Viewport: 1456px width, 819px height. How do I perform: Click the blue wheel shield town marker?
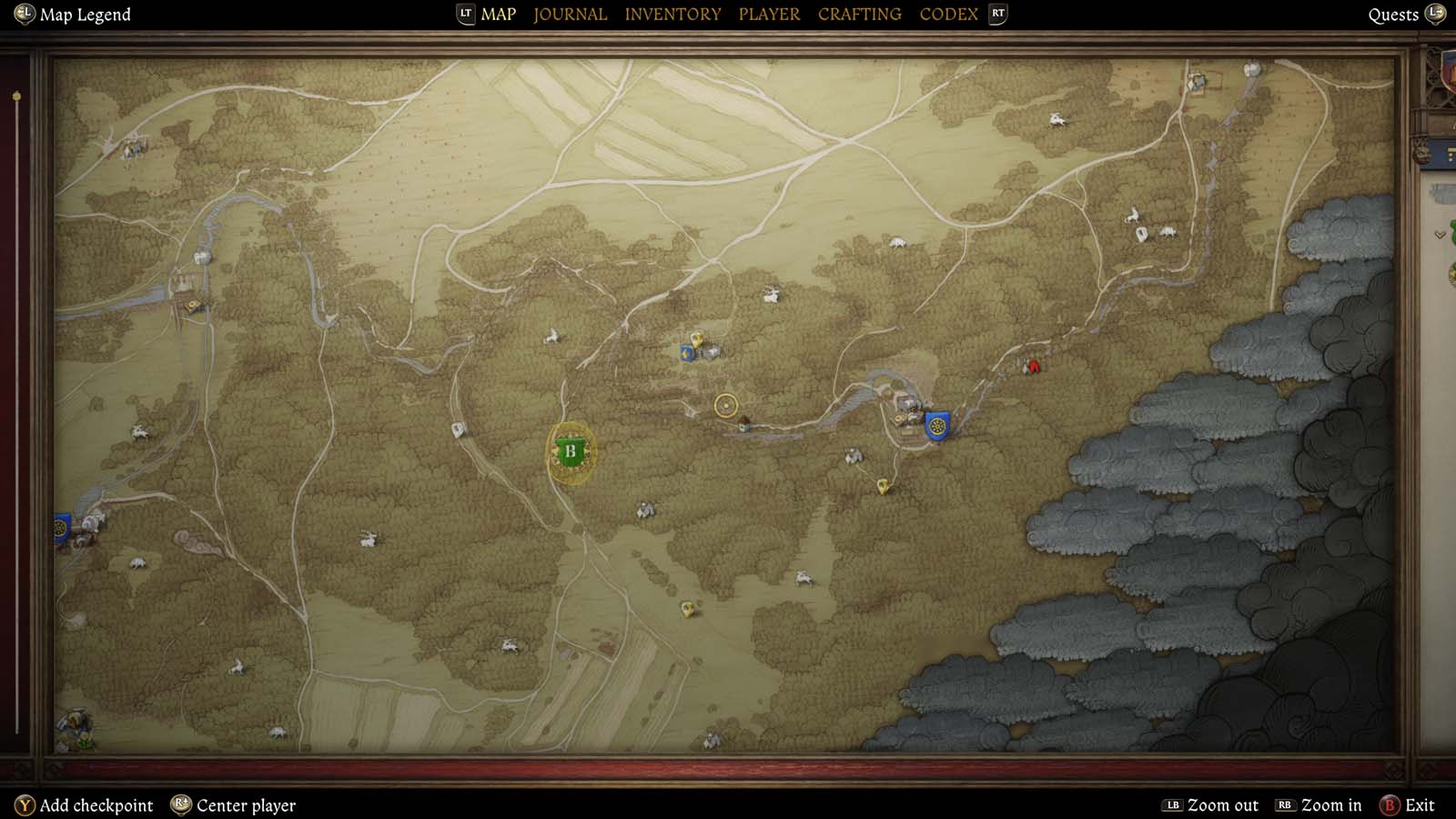click(x=937, y=425)
